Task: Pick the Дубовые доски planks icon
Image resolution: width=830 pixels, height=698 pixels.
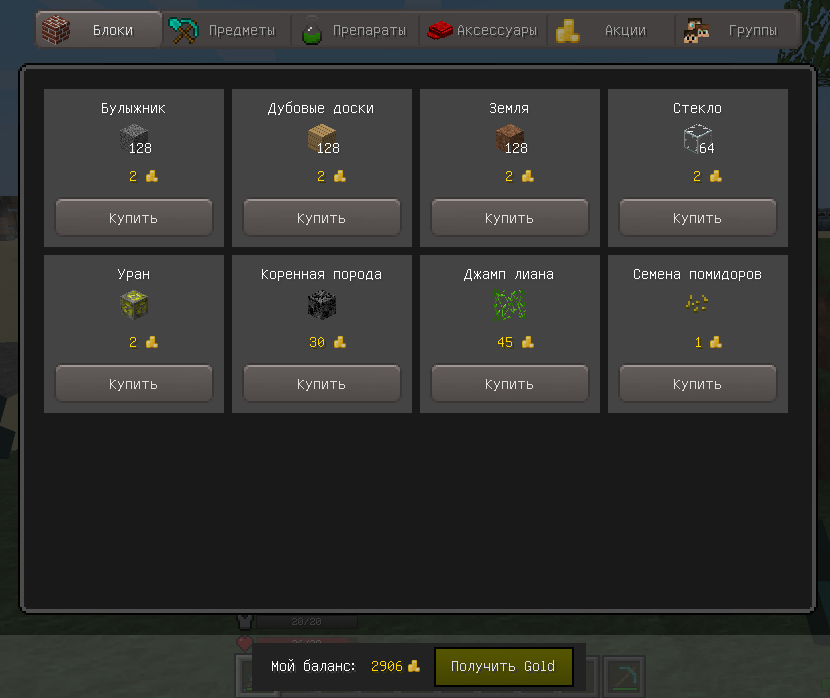Action: point(321,139)
